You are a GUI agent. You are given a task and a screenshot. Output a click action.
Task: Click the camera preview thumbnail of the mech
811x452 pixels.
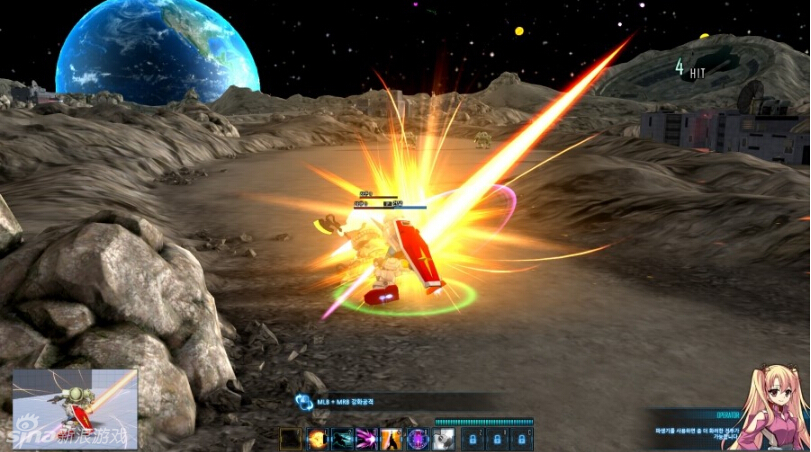pos(75,408)
